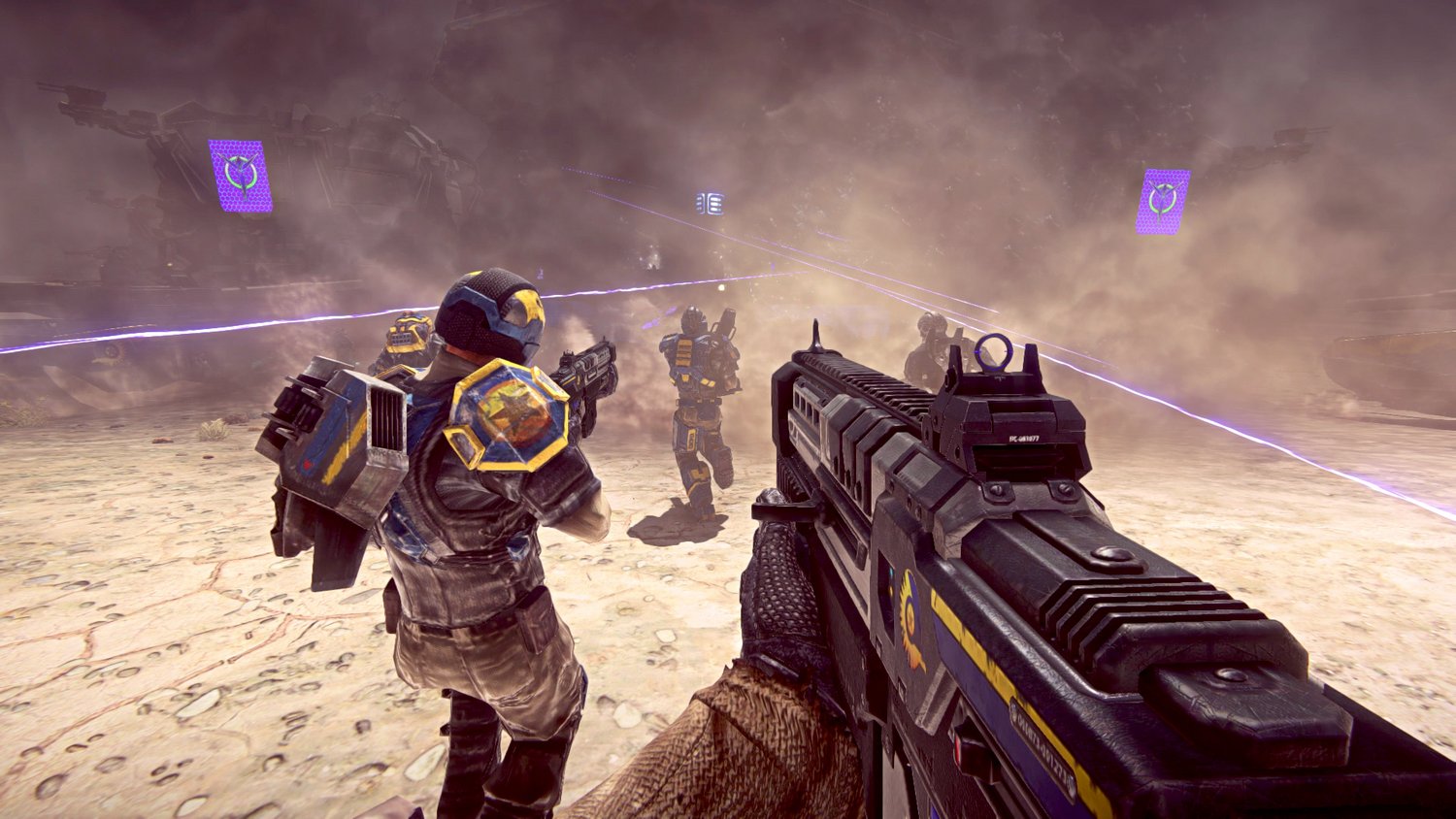Select the circular iron sight atop the rifle

pos(993,354)
